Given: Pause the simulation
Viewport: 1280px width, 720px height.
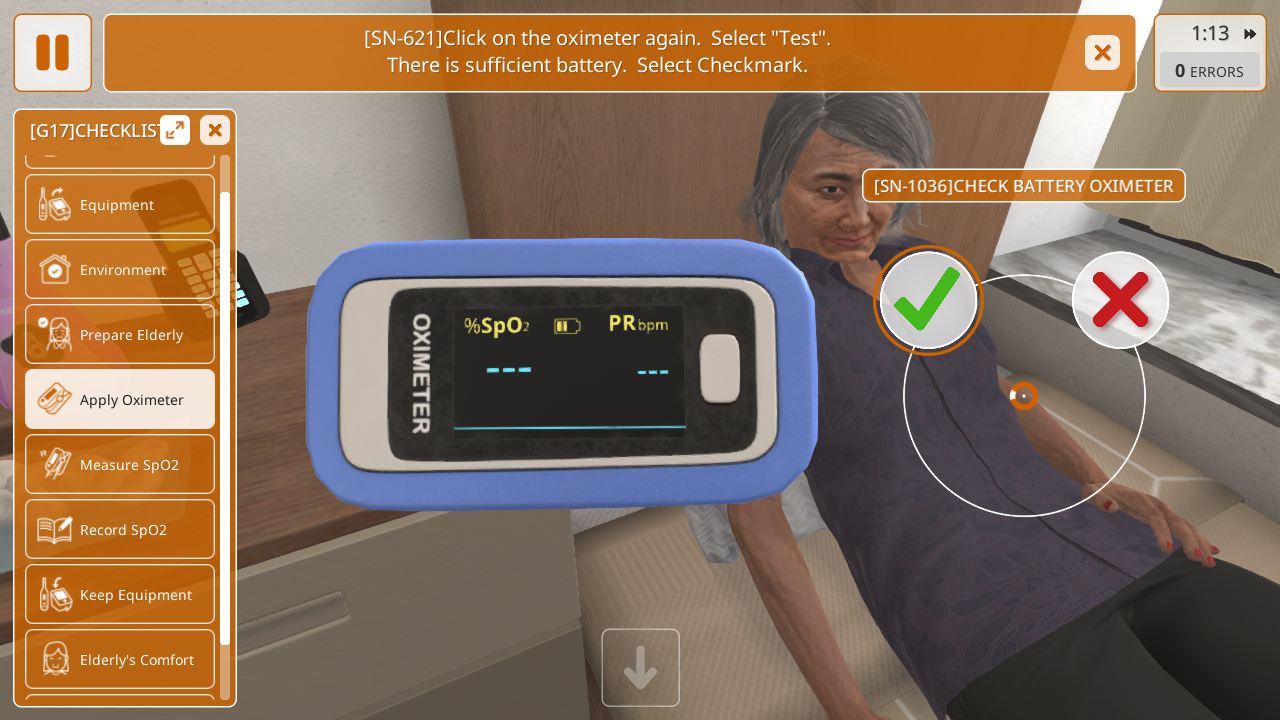Looking at the screenshot, I should click(53, 53).
